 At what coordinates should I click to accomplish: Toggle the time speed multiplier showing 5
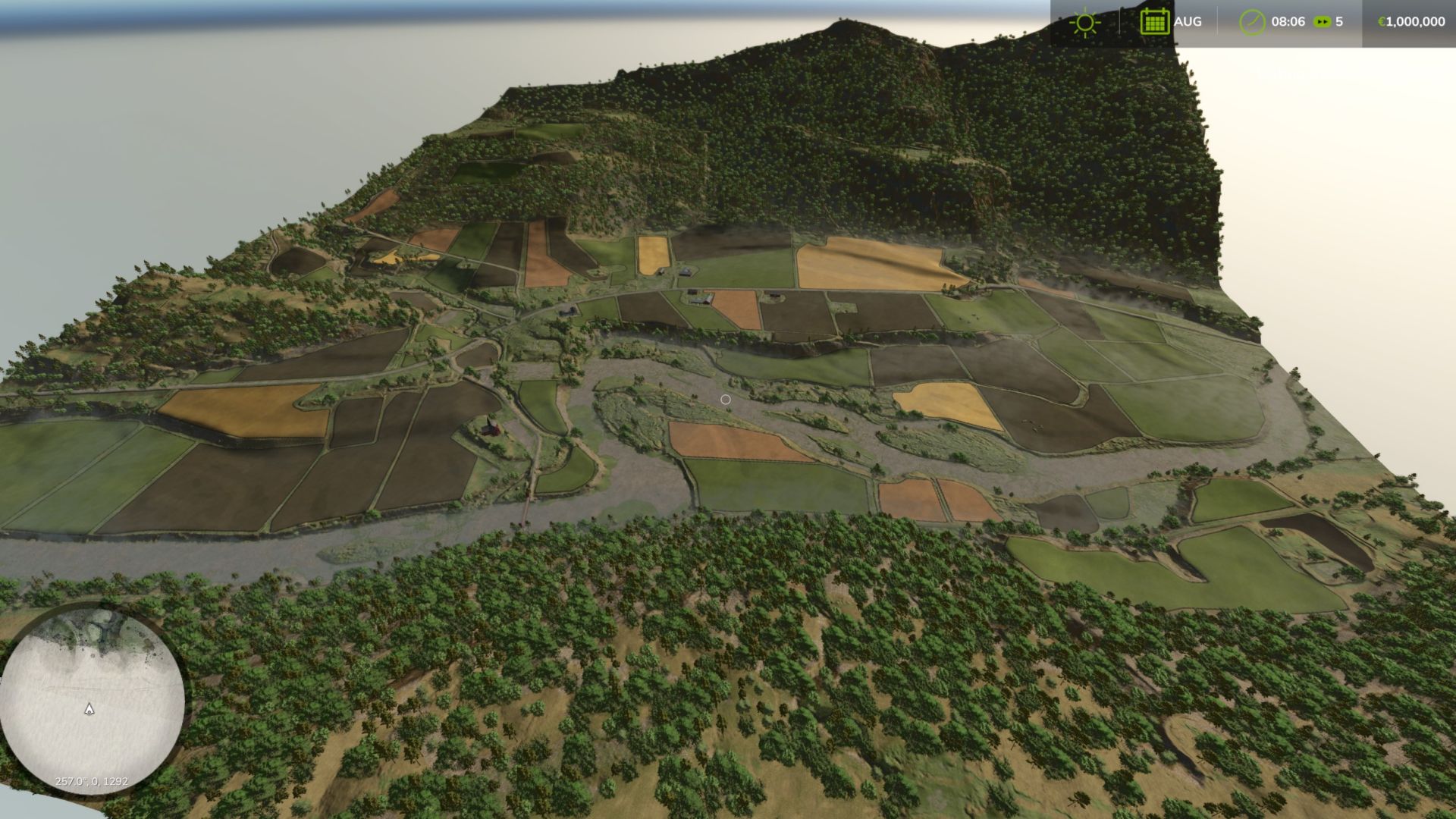coord(1339,21)
